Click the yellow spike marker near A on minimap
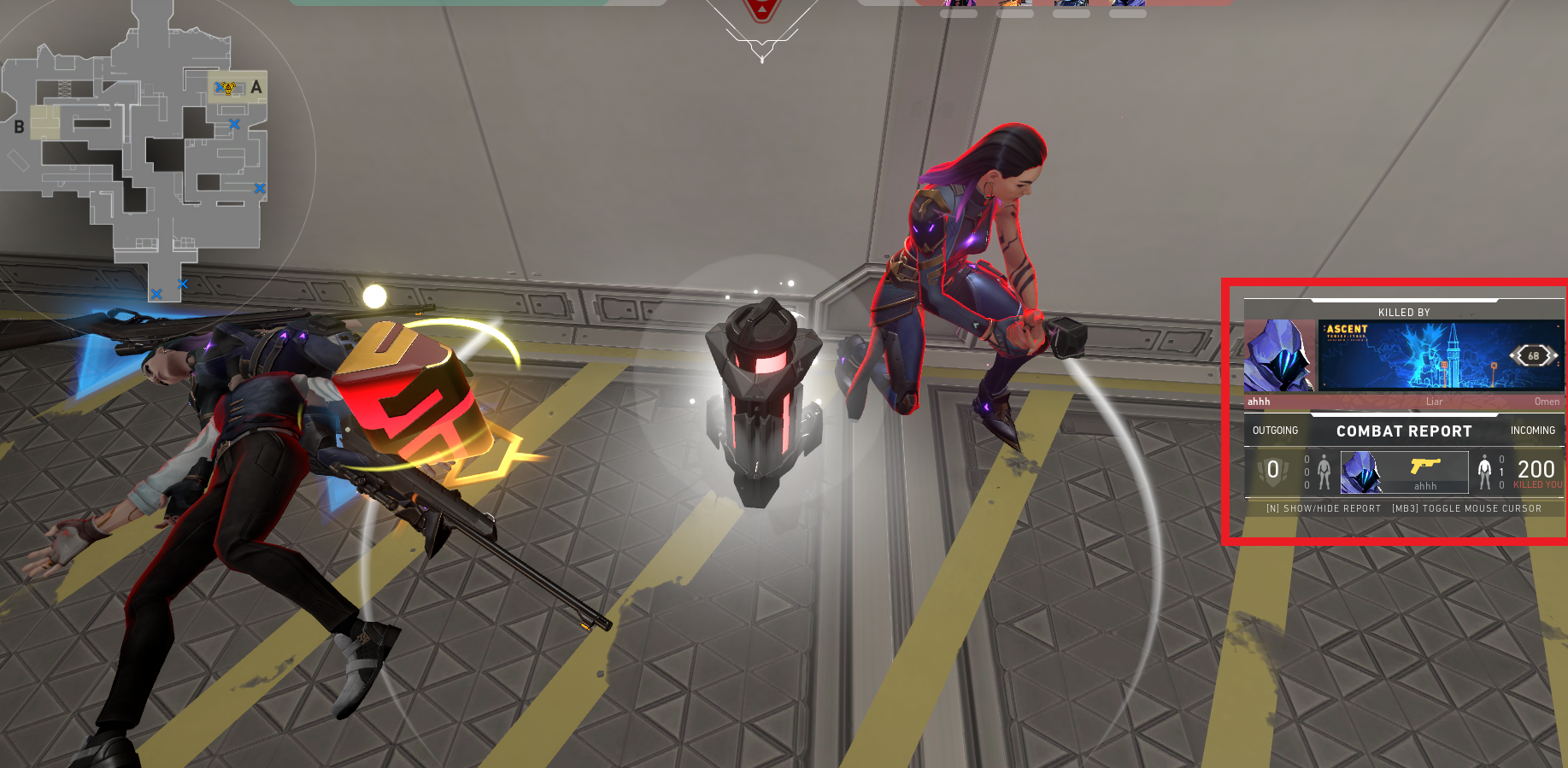The height and width of the screenshot is (768, 1568). [x=226, y=86]
